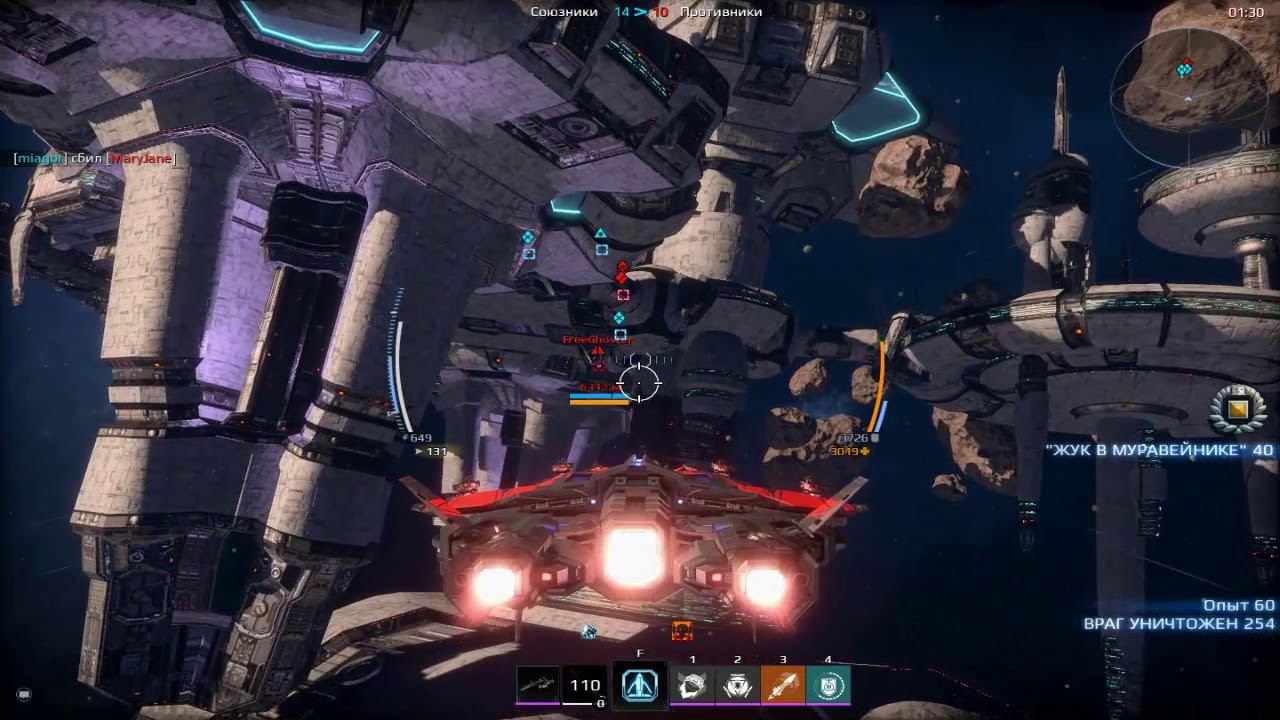
Task: Use the first module with ring icon
Action: 692,685
